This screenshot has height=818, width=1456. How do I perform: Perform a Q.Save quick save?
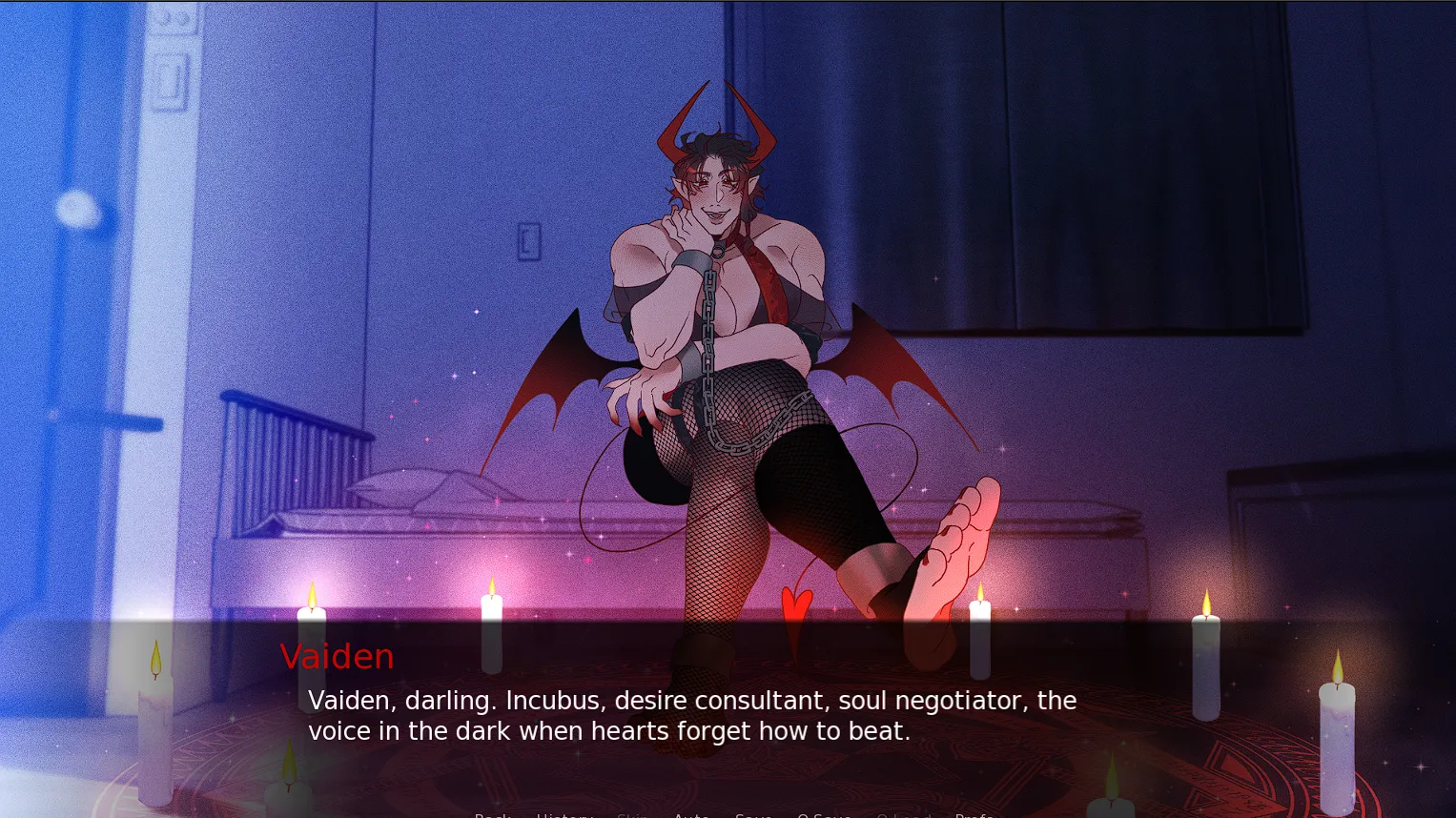pyautogui.click(x=824, y=815)
